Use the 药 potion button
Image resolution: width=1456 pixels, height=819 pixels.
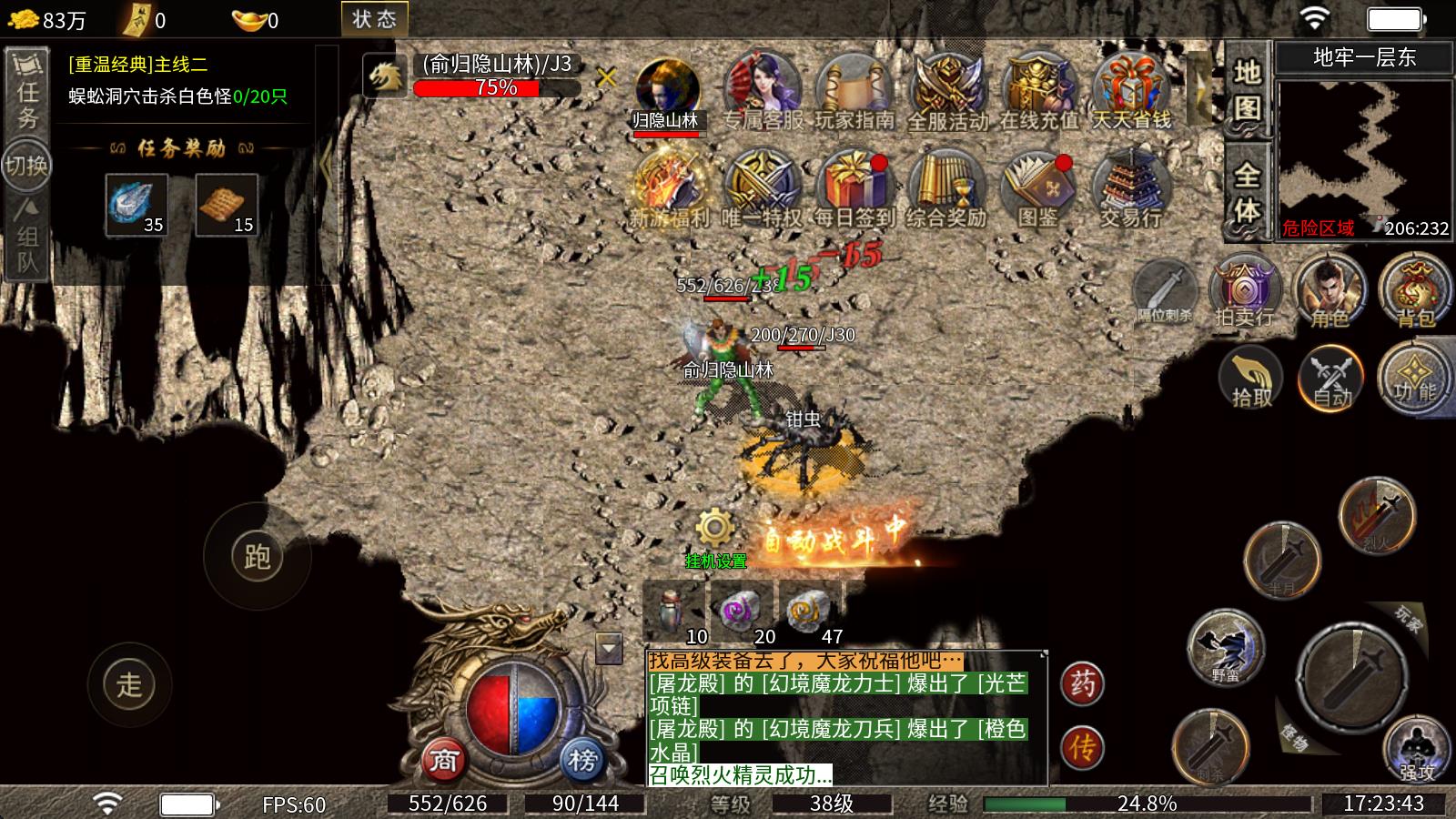coord(1083,682)
